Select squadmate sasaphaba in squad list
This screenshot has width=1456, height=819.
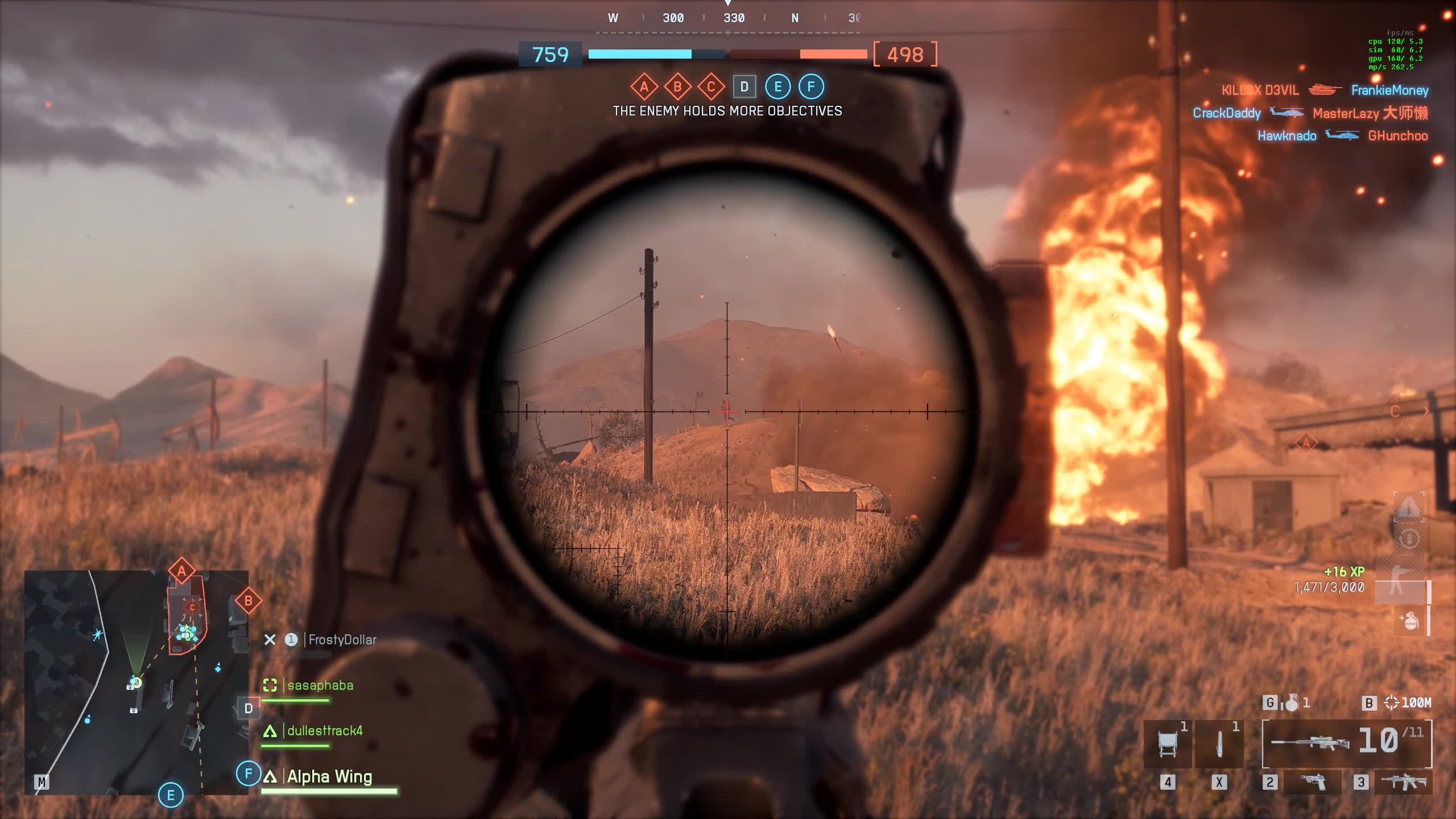pyautogui.click(x=320, y=685)
